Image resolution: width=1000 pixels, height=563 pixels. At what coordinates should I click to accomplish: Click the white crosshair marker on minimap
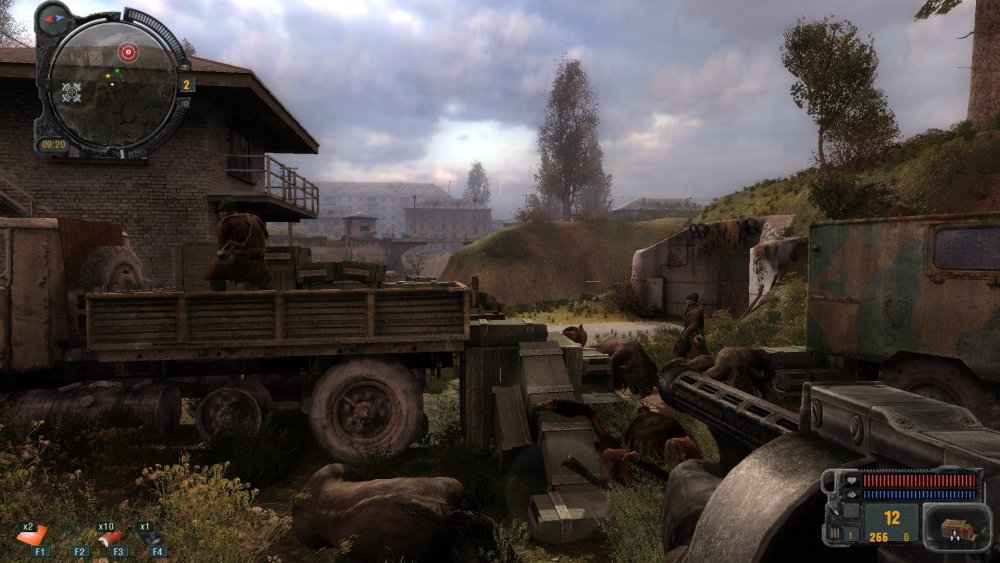[72, 93]
